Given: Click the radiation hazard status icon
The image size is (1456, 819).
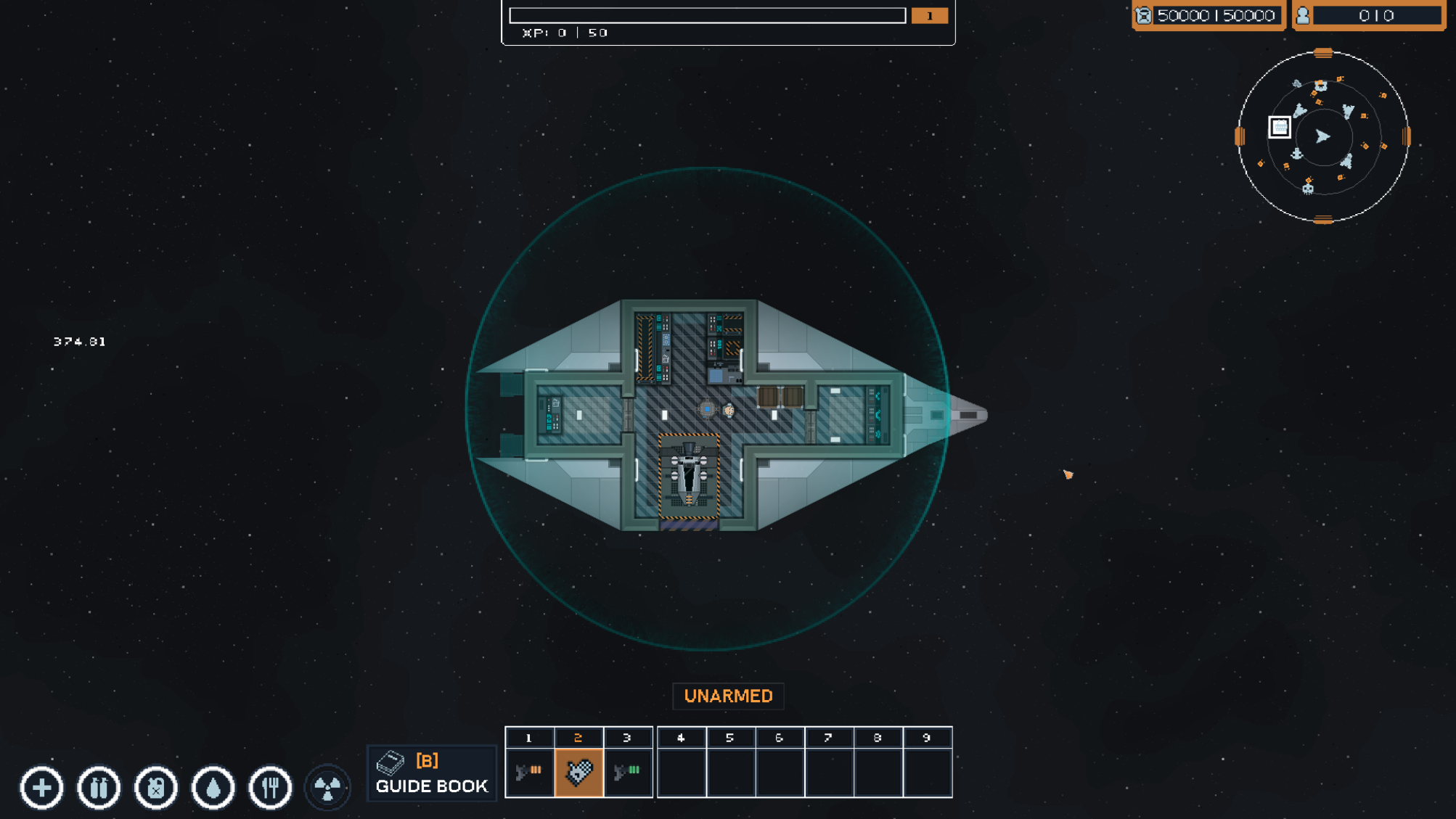Looking at the screenshot, I should [x=327, y=788].
